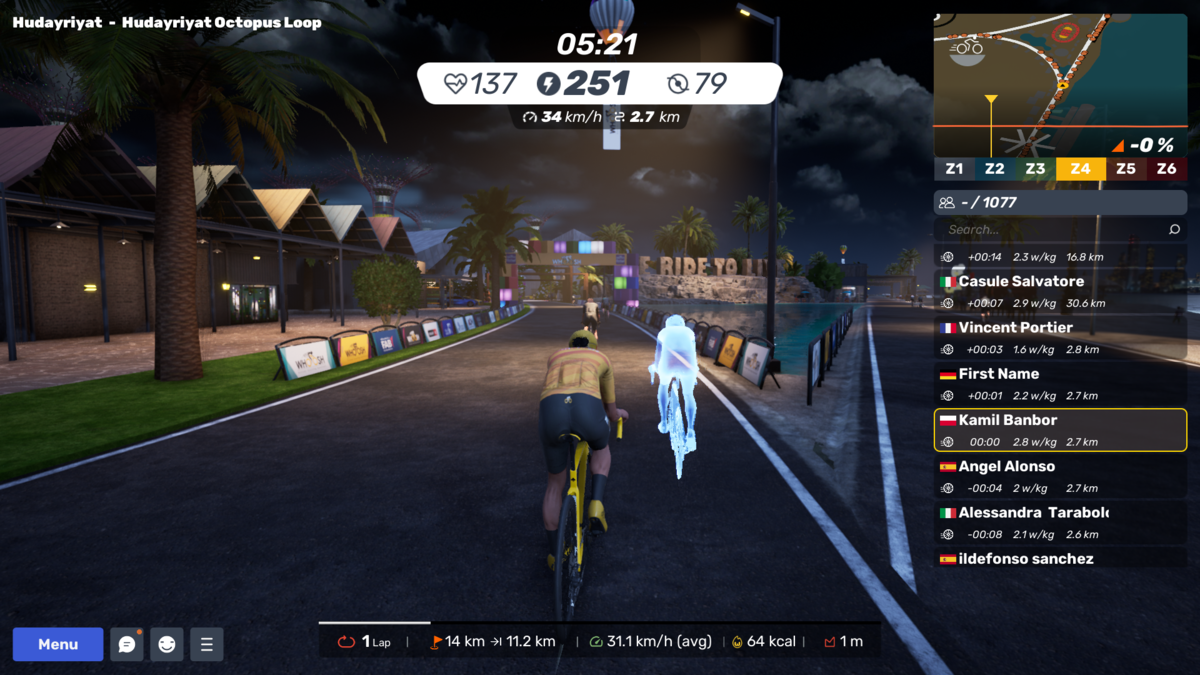This screenshot has width=1200, height=675.
Task: Select rider Vincent Portier in the list
Action: point(1060,338)
